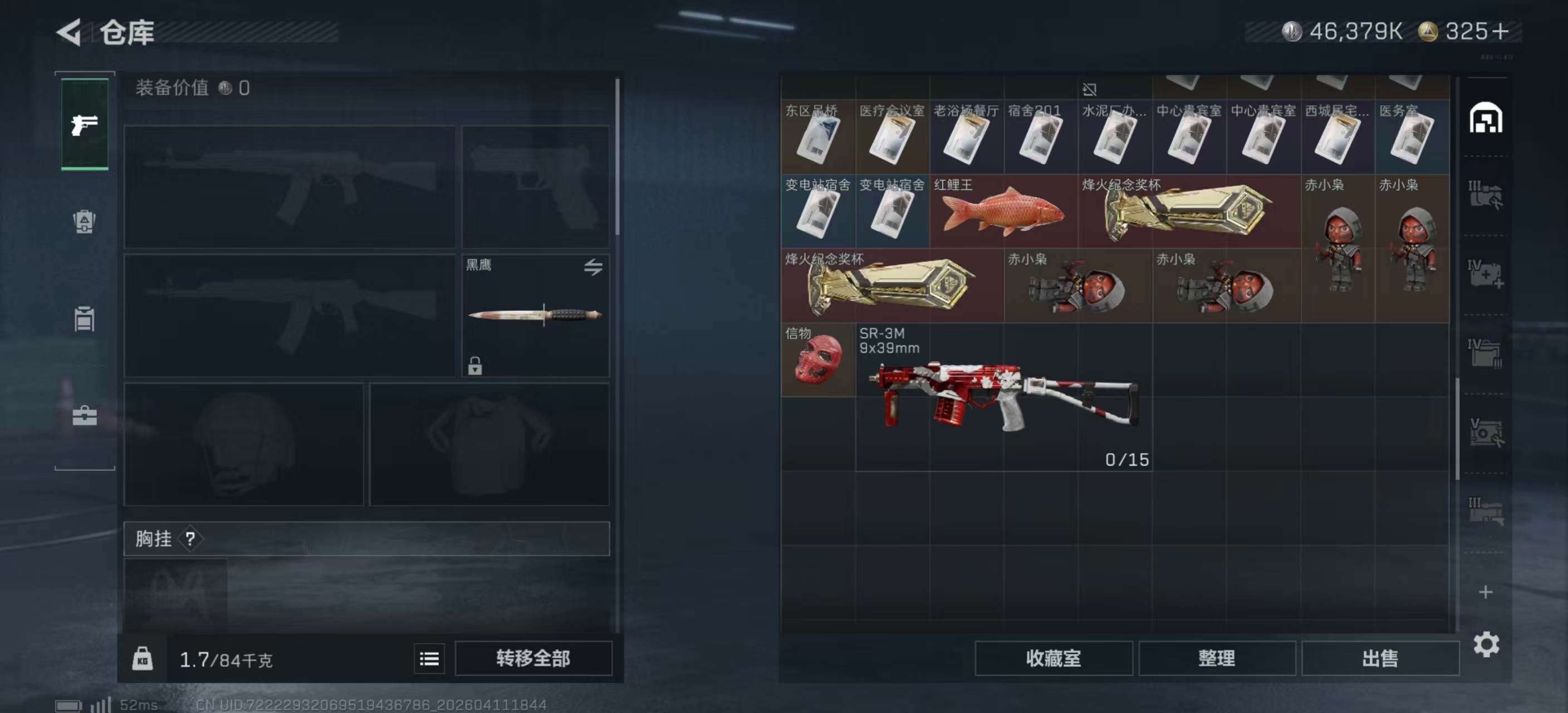Select the 信物 red mask item
Image resolution: width=1568 pixels, height=713 pixels.
(817, 360)
